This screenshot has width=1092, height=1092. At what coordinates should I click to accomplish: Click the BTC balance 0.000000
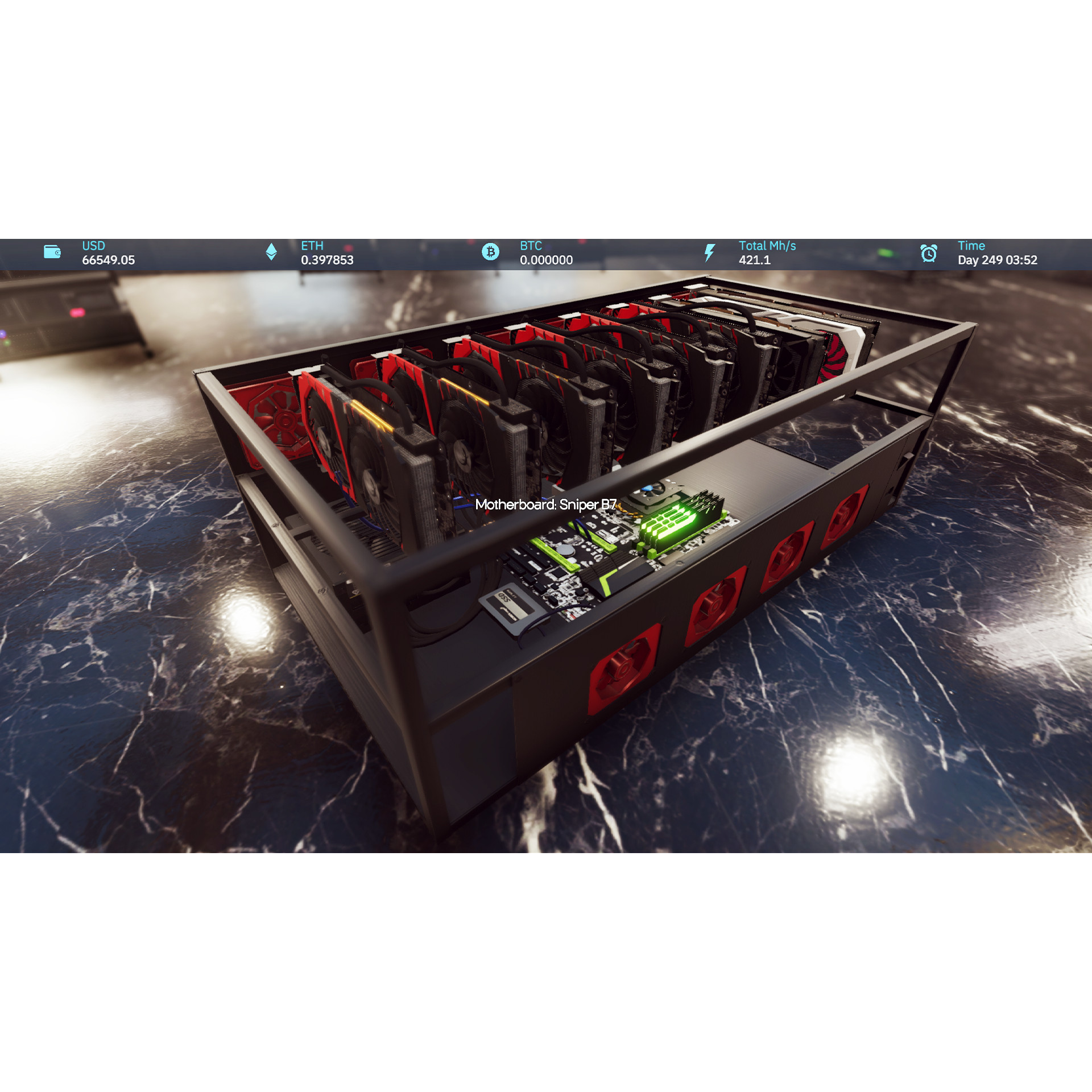(544, 260)
